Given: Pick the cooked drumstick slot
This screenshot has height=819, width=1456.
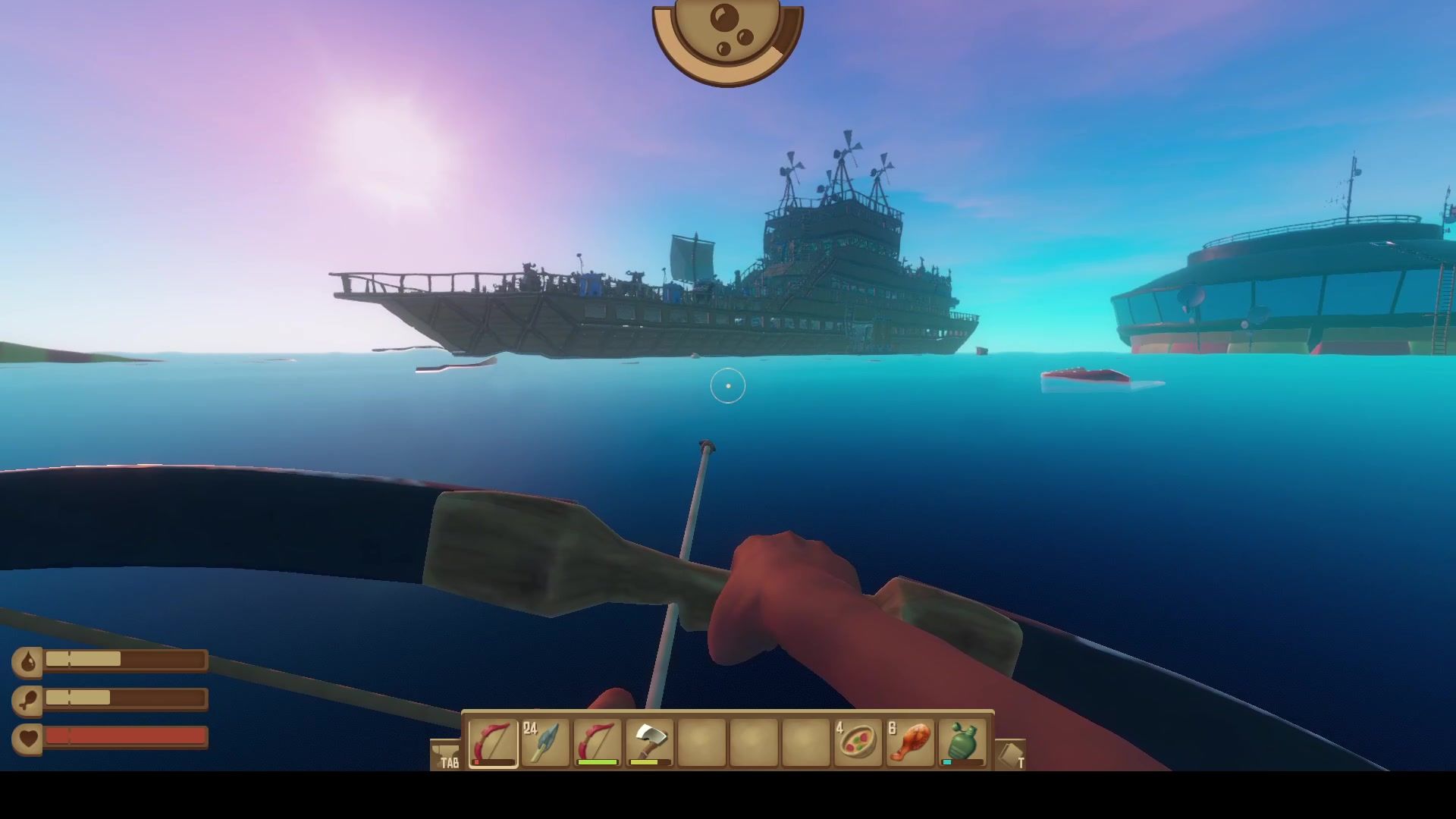Looking at the screenshot, I should point(910,742).
